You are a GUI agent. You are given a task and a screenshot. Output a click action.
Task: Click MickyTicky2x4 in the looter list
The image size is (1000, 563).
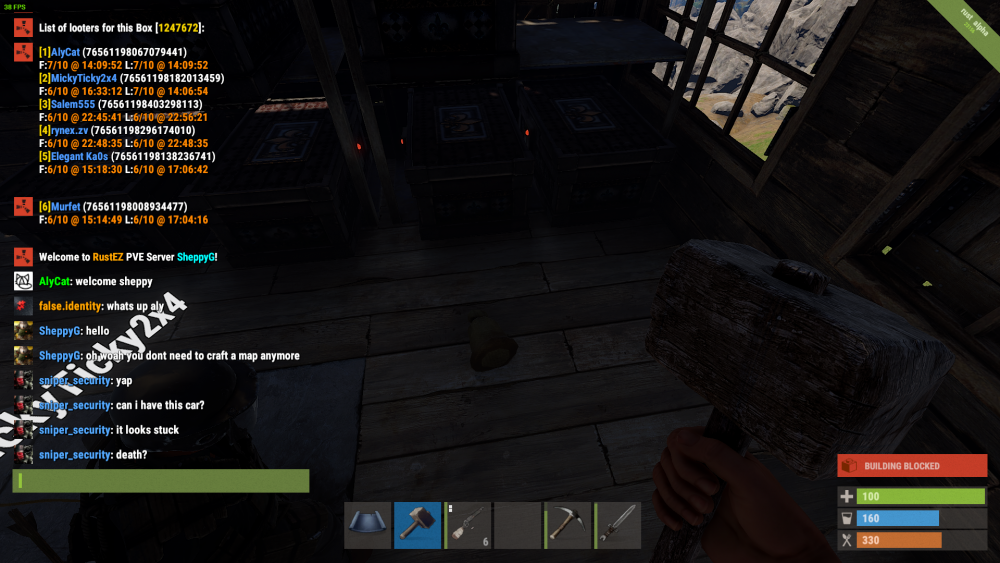(x=83, y=78)
